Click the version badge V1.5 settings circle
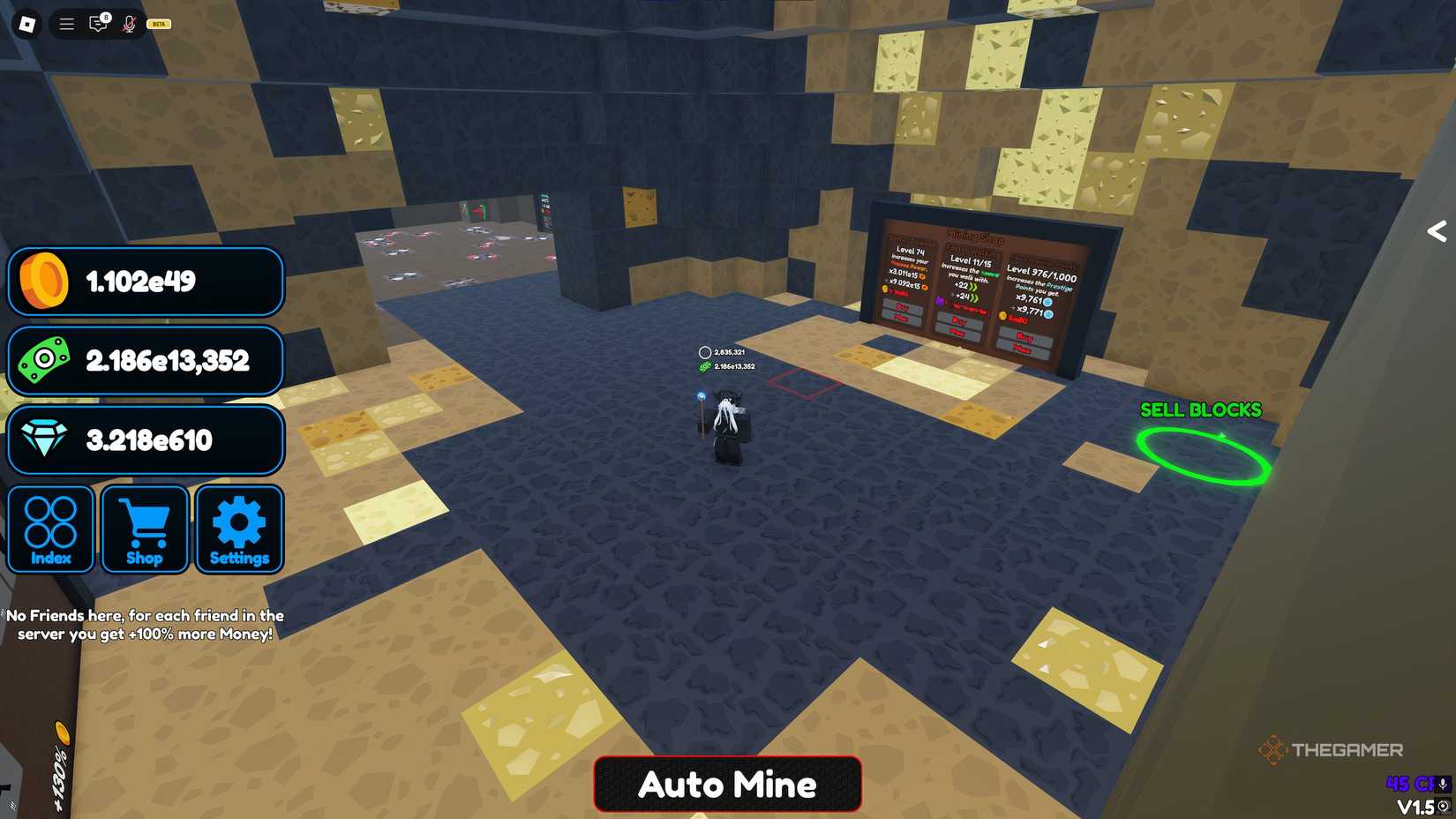The height and width of the screenshot is (819, 1456). (x=1442, y=806)
